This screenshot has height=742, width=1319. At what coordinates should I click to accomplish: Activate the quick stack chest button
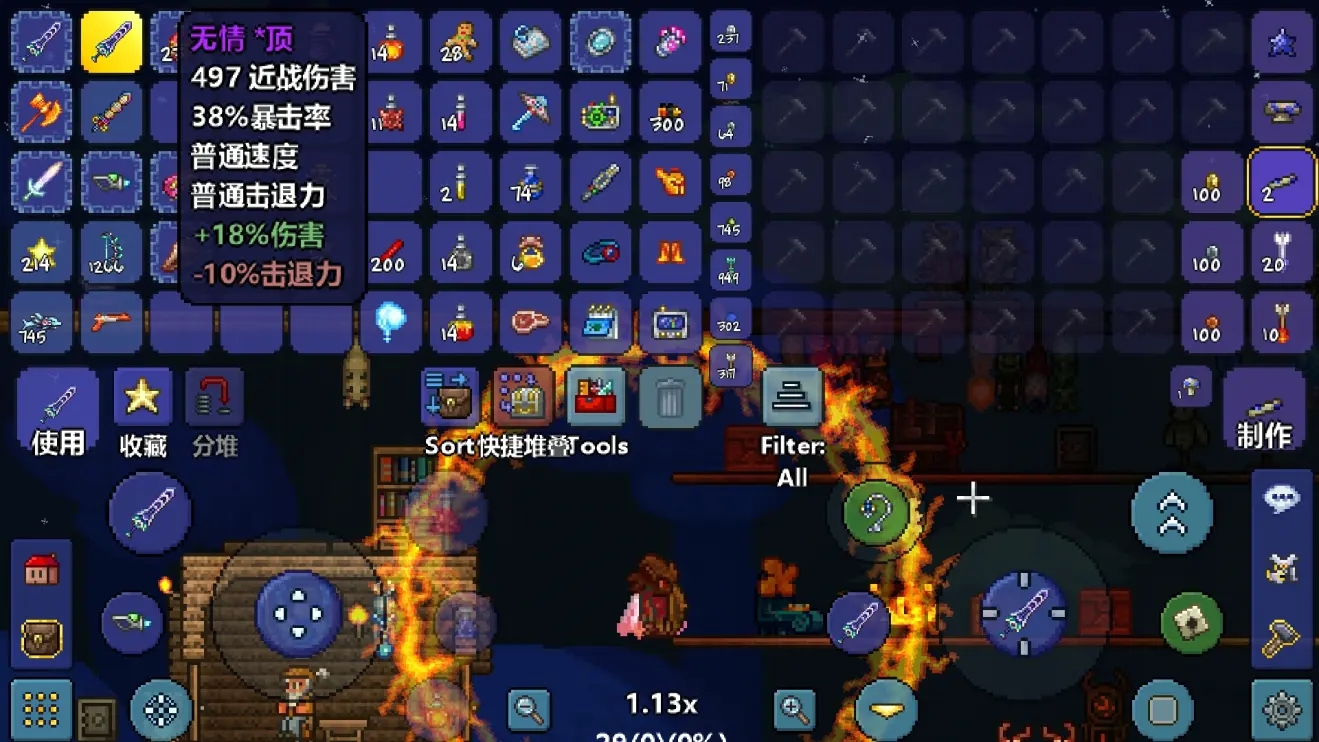coord(523,398)
